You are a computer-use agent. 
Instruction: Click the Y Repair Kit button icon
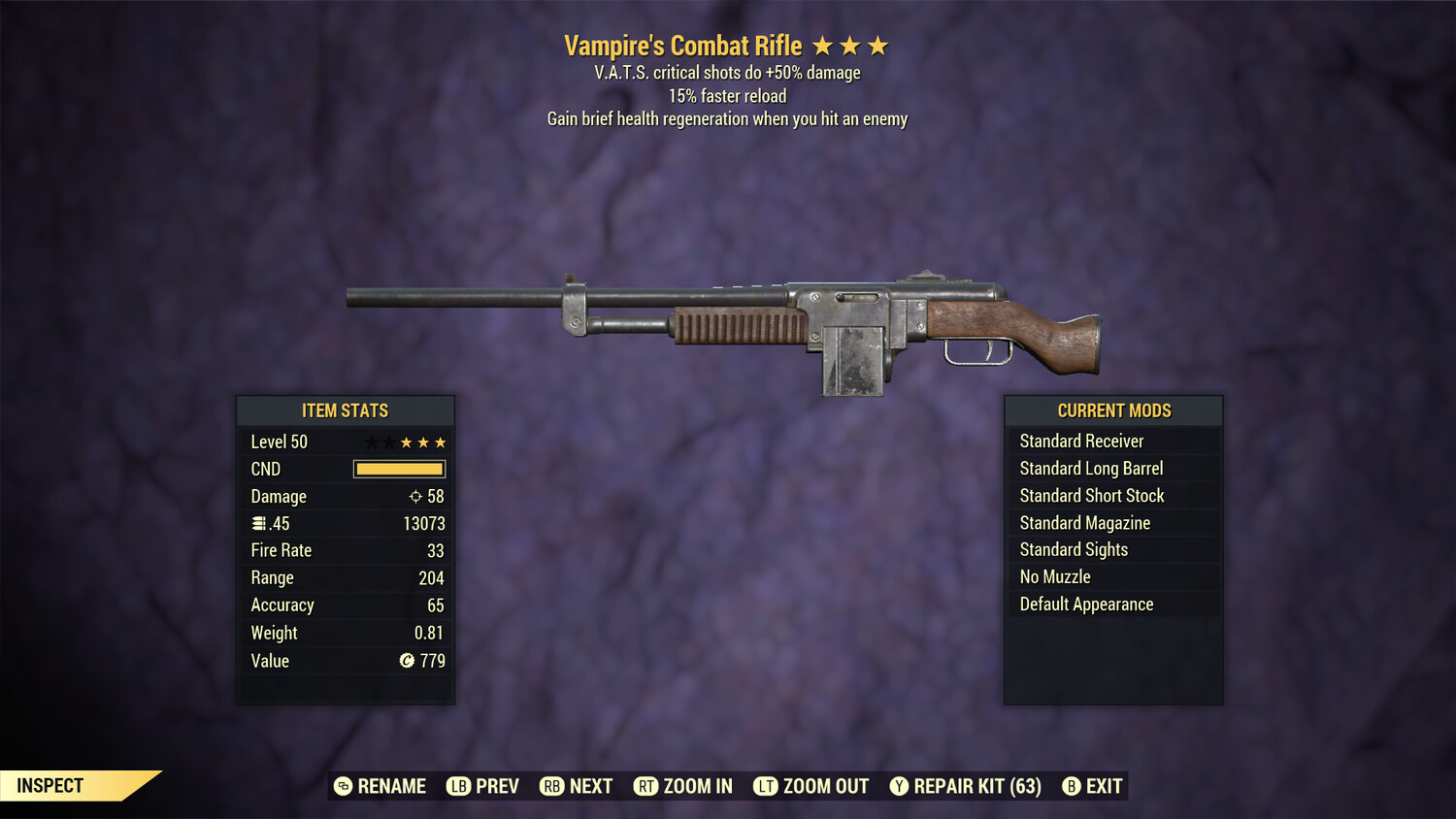click(x=899, y=786)
